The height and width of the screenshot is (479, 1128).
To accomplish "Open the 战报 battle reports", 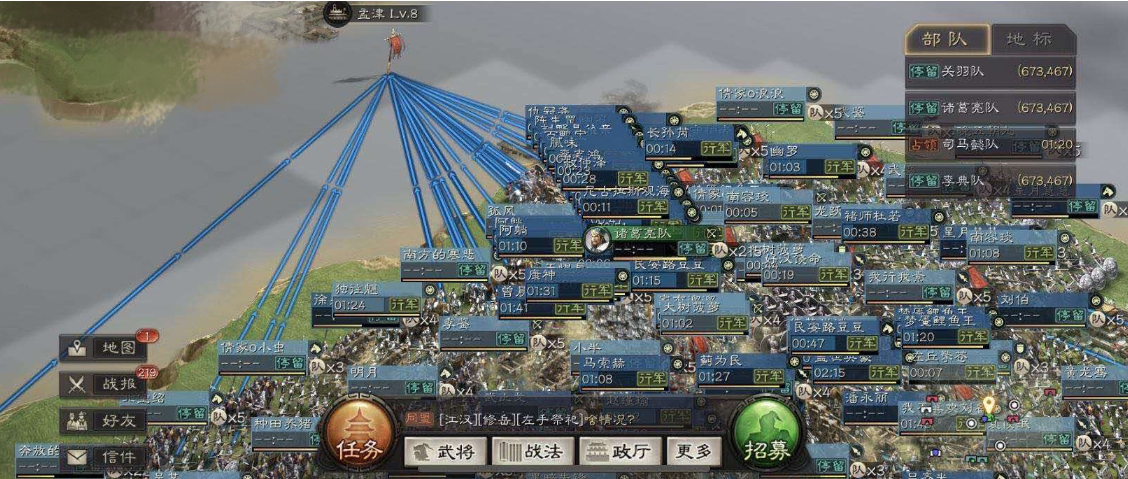I will 104,384.
